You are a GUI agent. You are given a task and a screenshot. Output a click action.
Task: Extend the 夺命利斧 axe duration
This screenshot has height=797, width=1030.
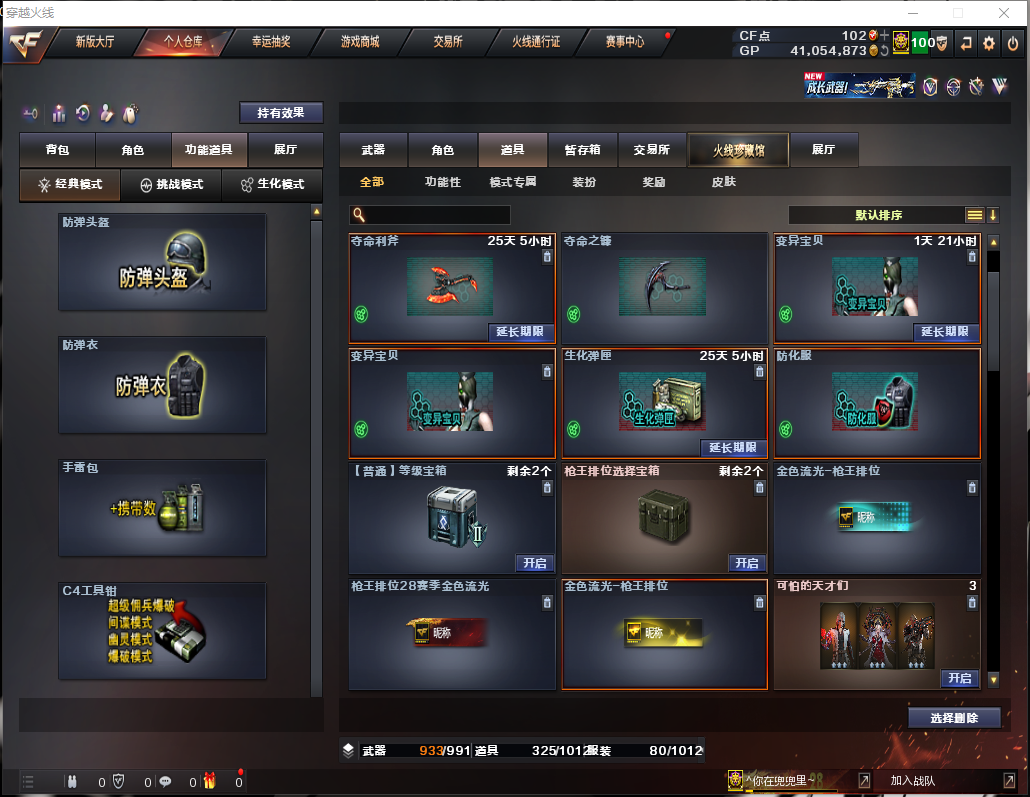pos(521,332)
